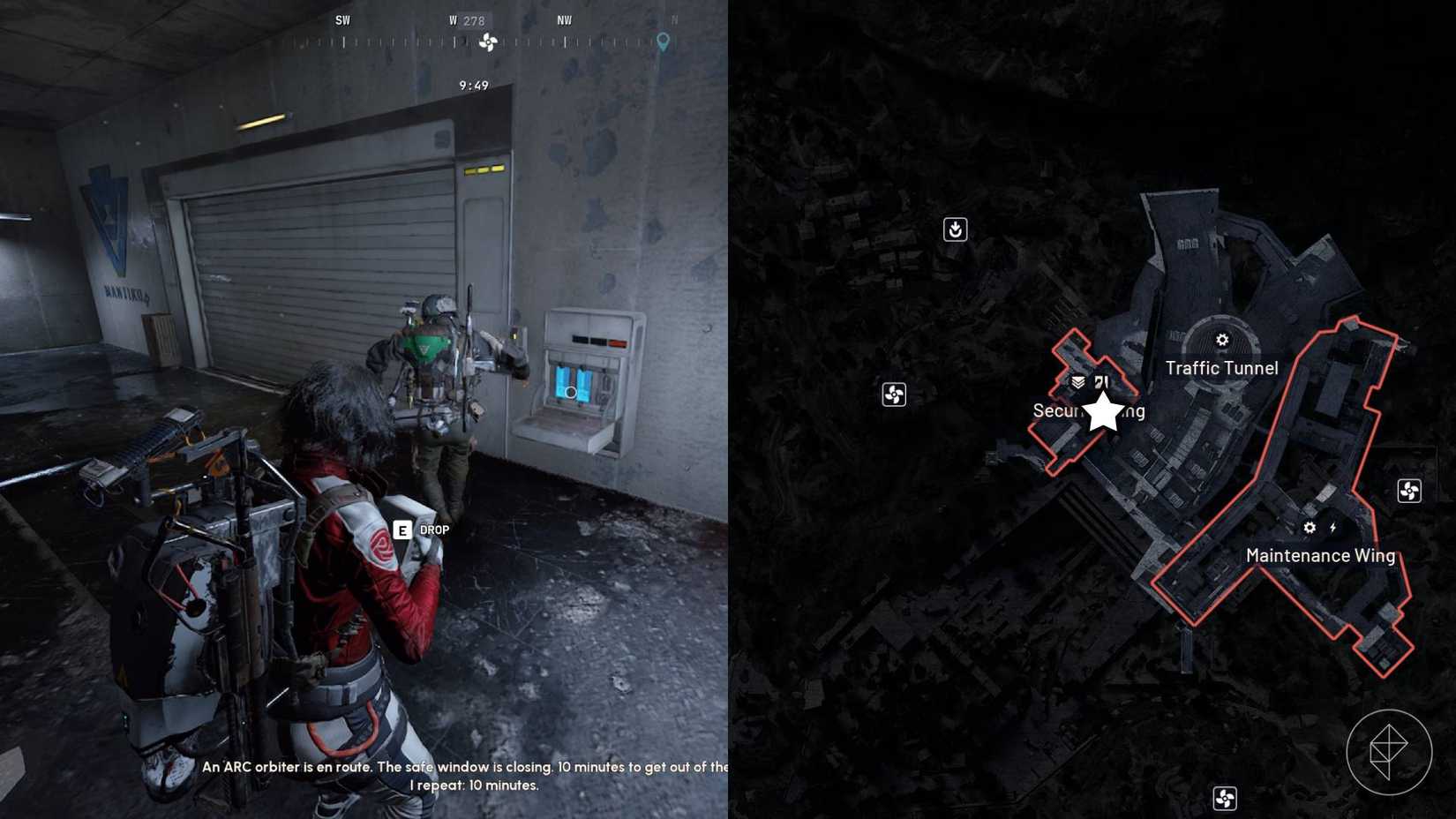Click the cargo drop icon on the map's upper left
The height and width of the screenshot is (819, 1456).
tap(957, 229)
